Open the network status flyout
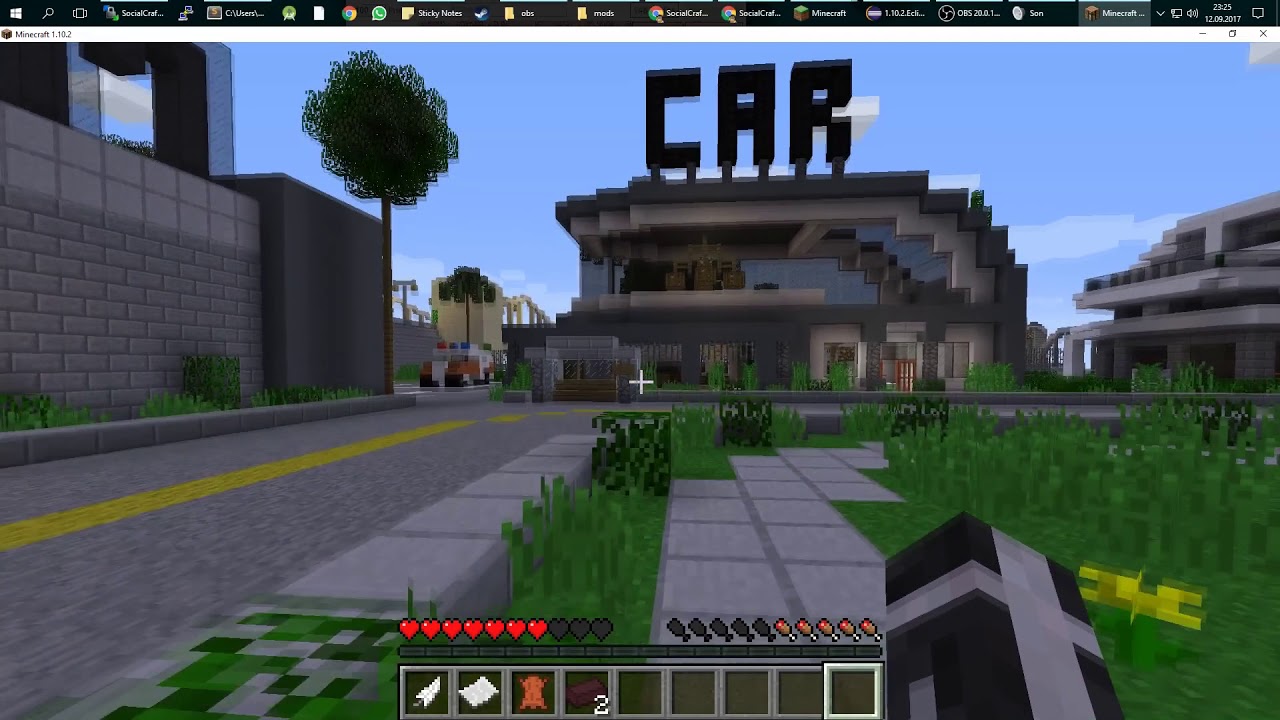The height and width of the screenshot is (720, 1280). pos(1178,13)
